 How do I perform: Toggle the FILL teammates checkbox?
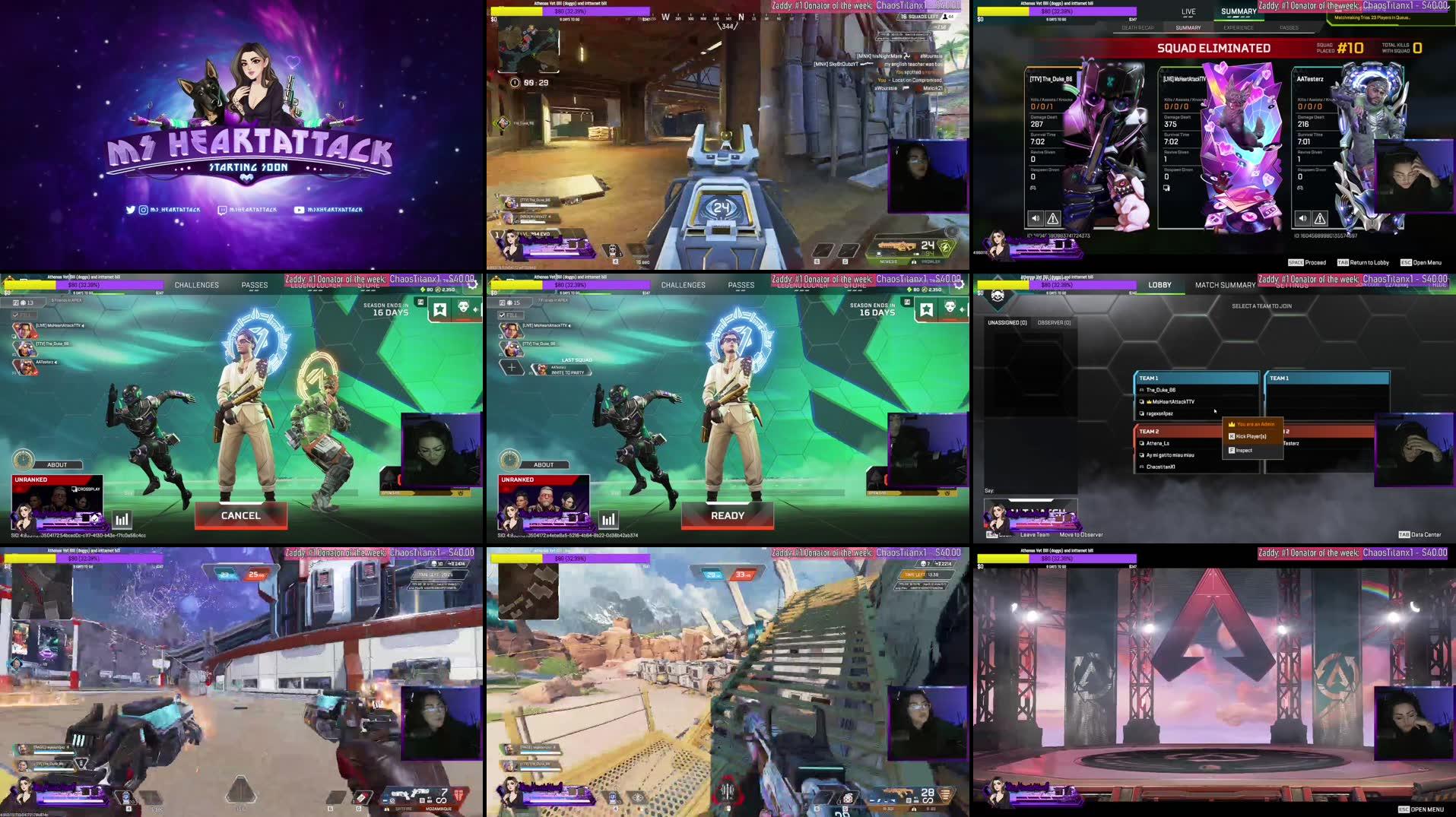pos(15,314)
